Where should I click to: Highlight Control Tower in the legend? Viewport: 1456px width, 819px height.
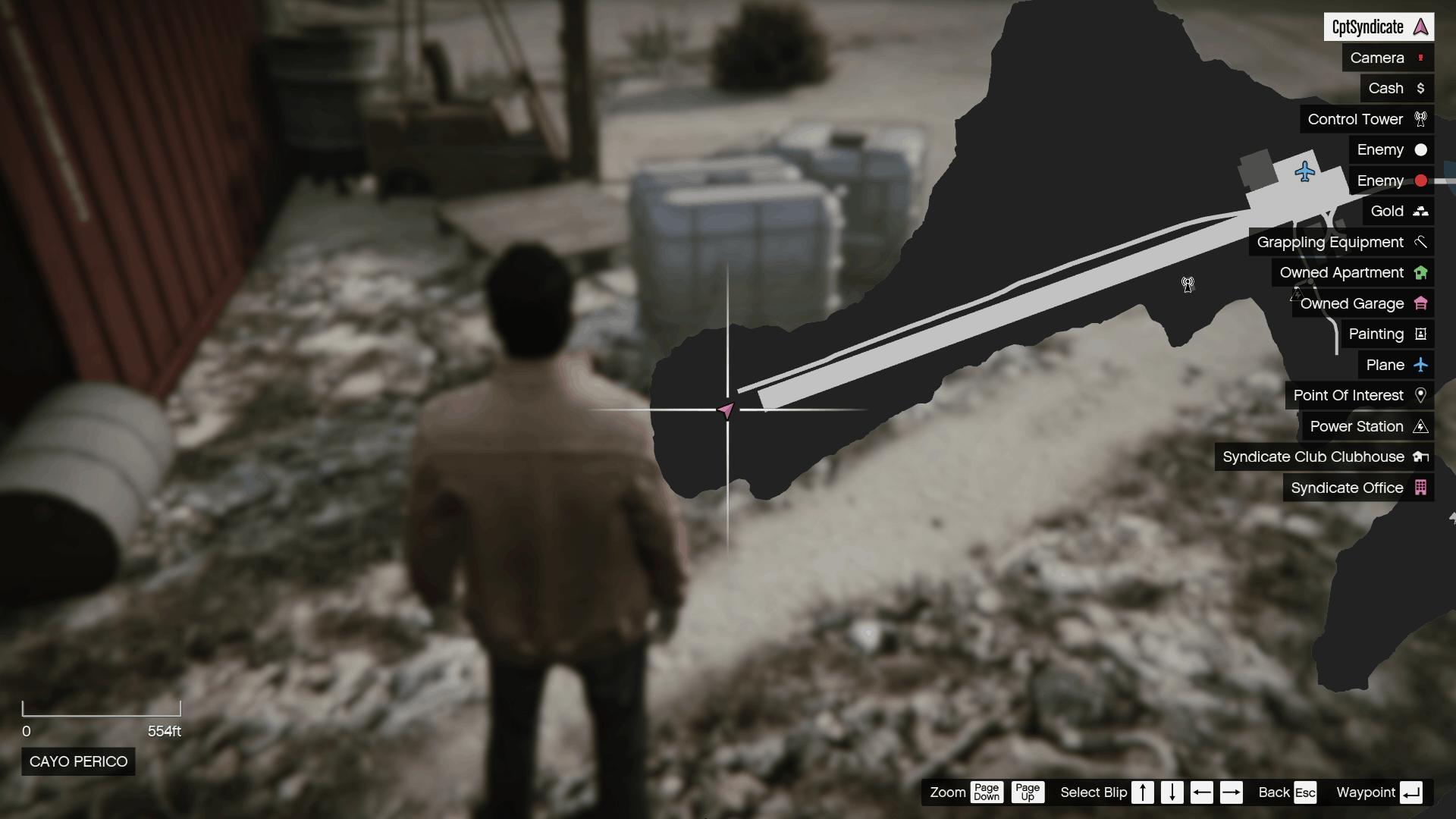(x=1366, y=119)
